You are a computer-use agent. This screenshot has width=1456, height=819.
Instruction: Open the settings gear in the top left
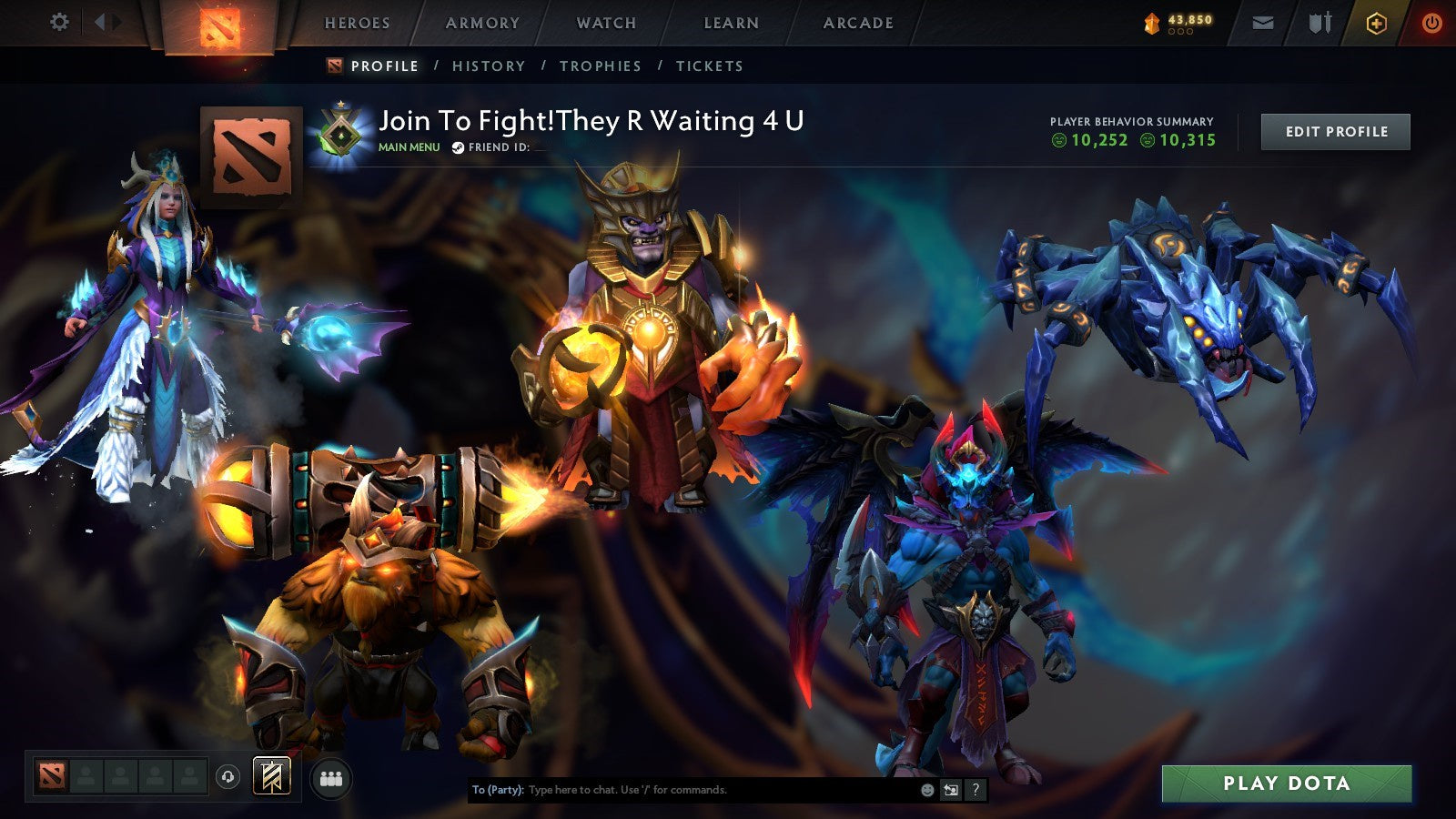[x=60, y=20]
